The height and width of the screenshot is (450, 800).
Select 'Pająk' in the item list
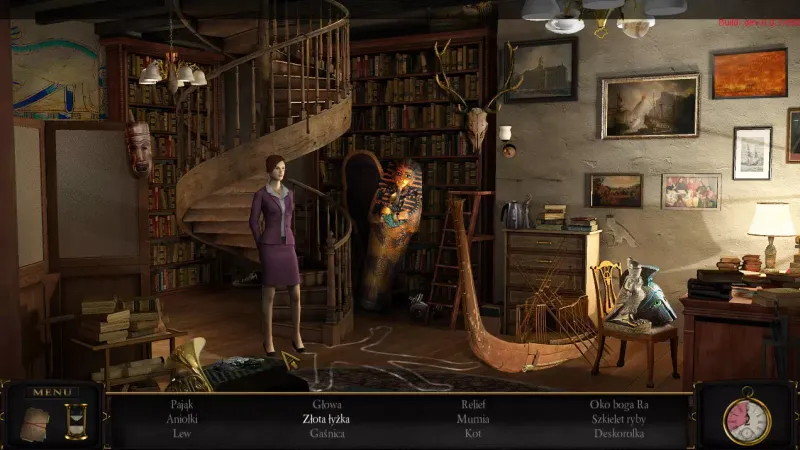[181, 405]
